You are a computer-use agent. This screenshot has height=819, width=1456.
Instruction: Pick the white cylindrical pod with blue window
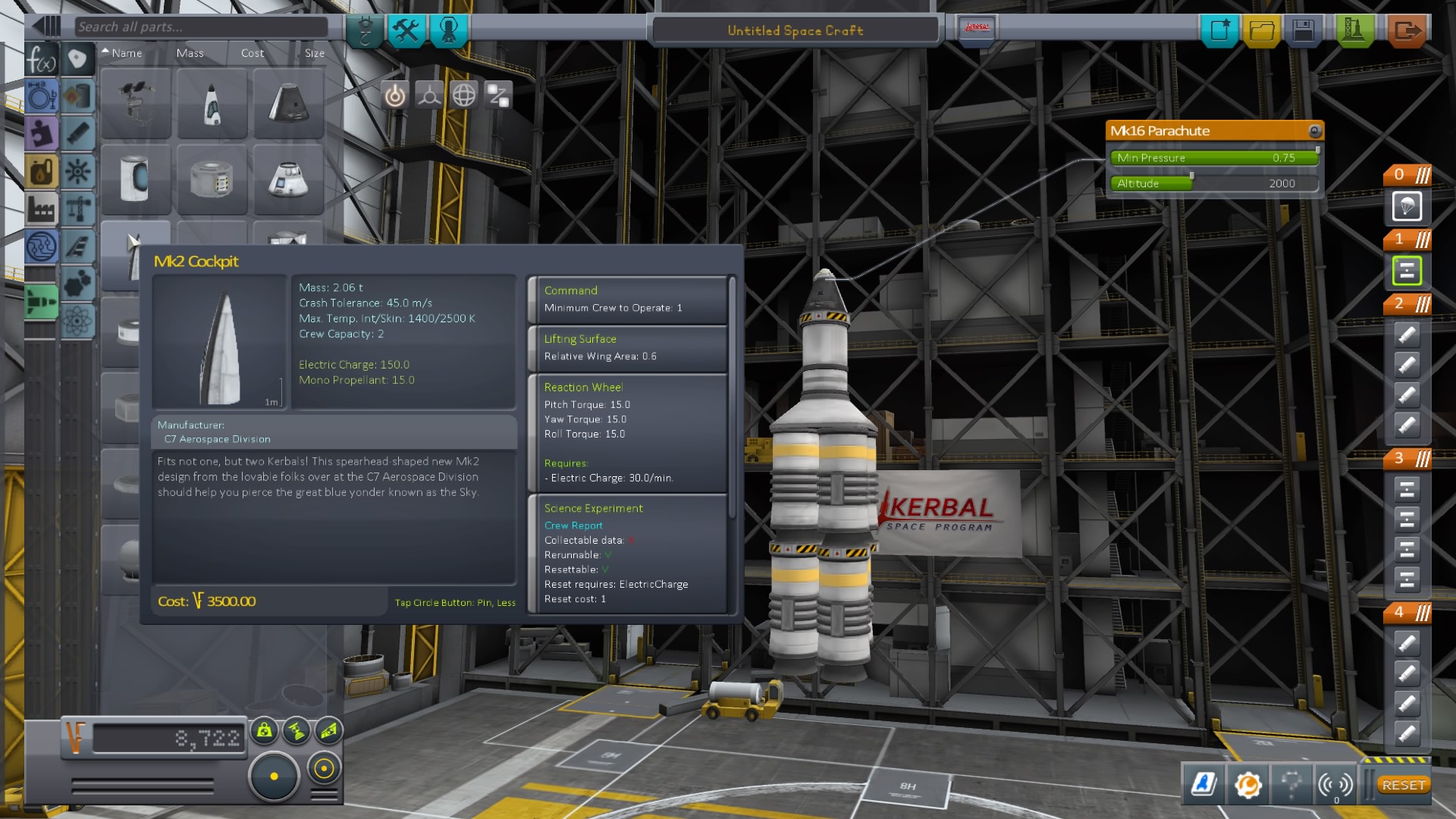[x=136, y=180]
